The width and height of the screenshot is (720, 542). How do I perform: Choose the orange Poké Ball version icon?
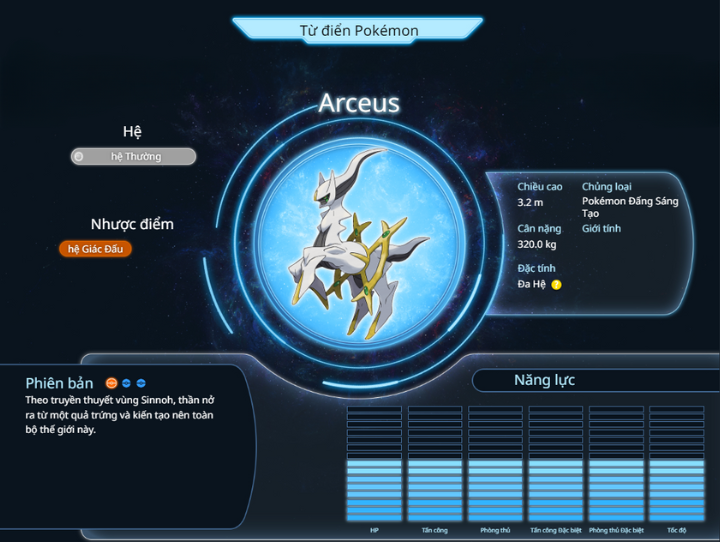112,383
